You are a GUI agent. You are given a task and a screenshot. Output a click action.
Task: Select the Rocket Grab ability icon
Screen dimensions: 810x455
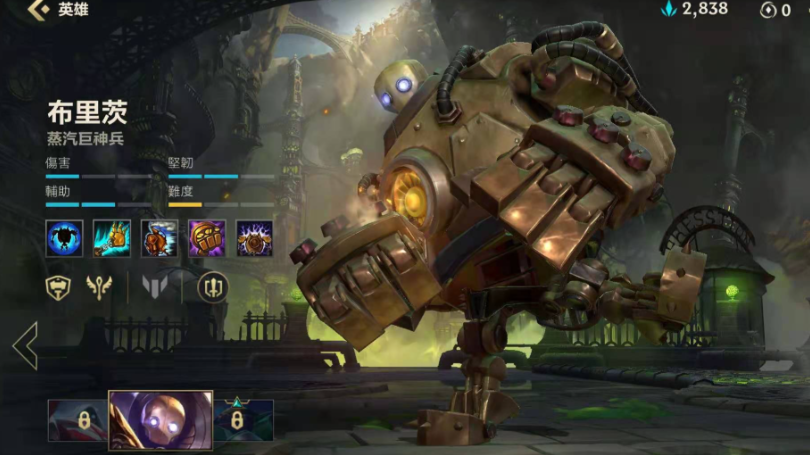(112, 238)
